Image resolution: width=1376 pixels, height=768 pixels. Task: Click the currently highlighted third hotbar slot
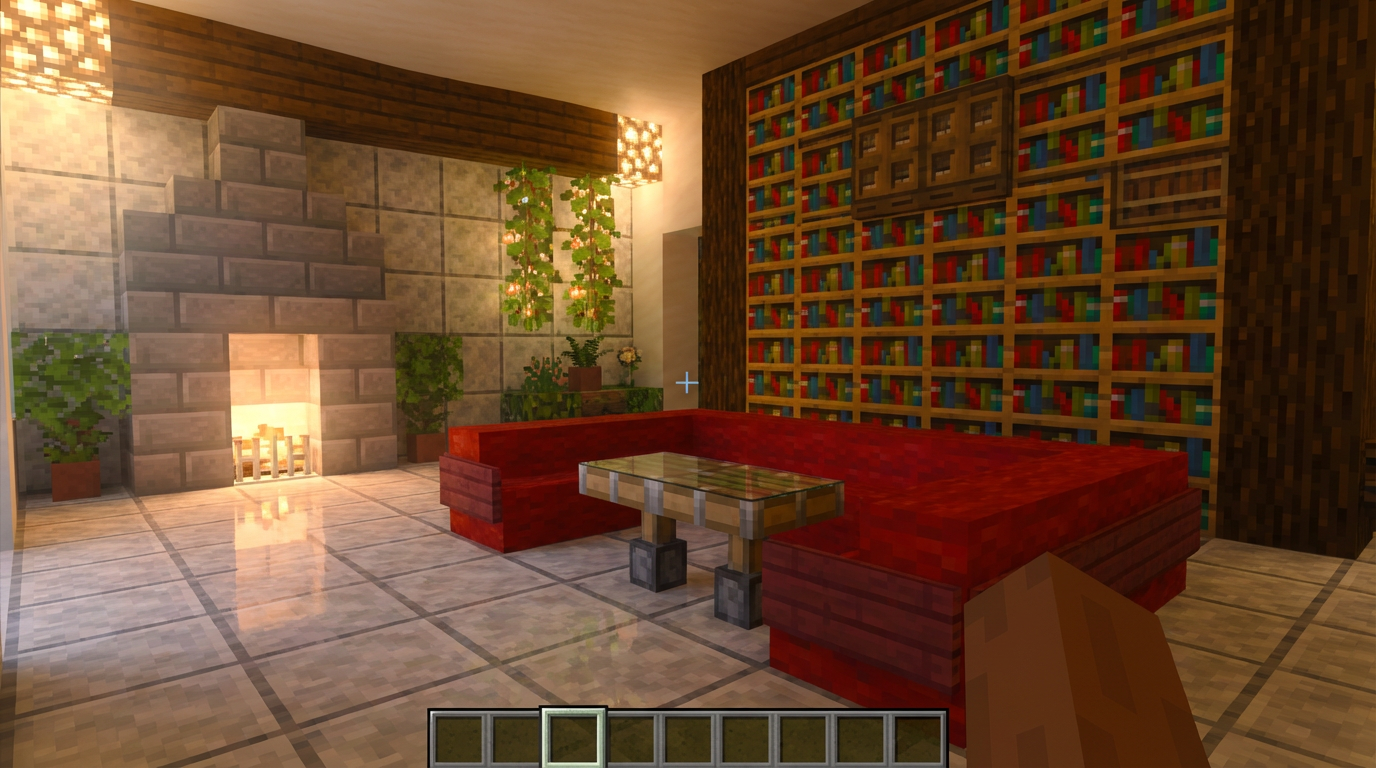[x=573, y=738]
